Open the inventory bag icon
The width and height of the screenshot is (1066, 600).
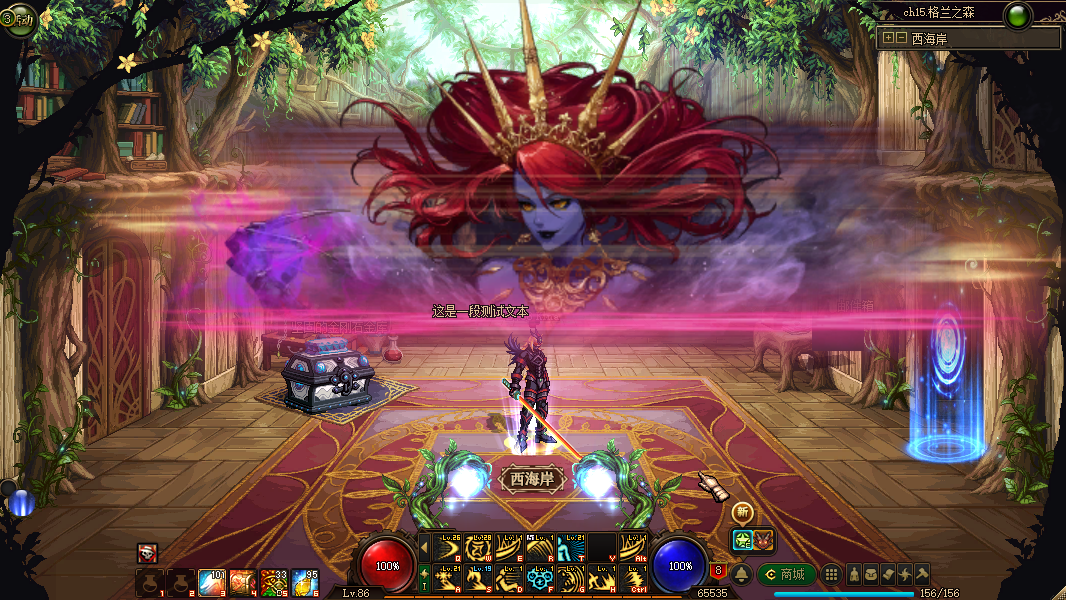pyautogui.click(x=872, y=574)
